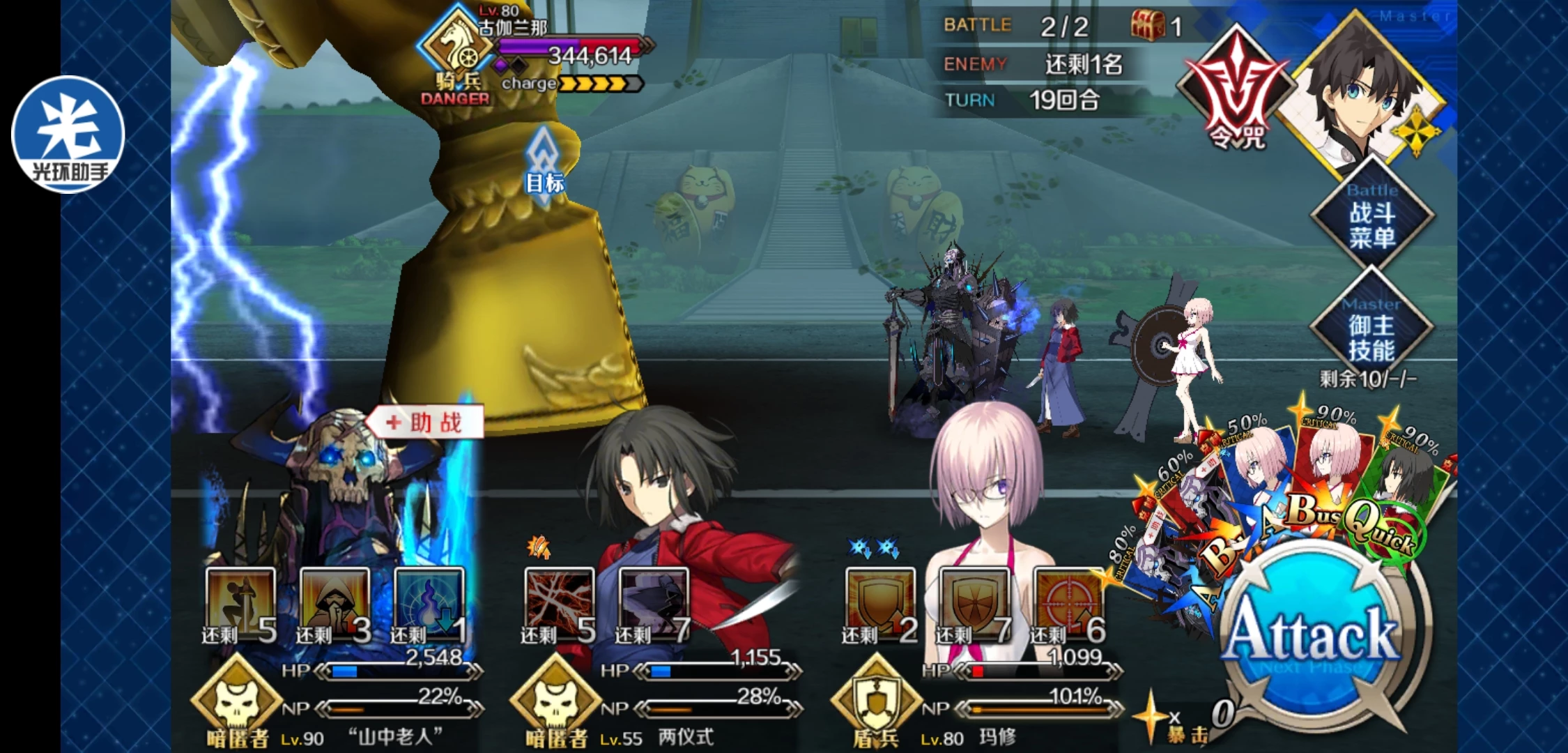
Task: Open 两仪式's Assassin class emblem
Action: [555, 701]
